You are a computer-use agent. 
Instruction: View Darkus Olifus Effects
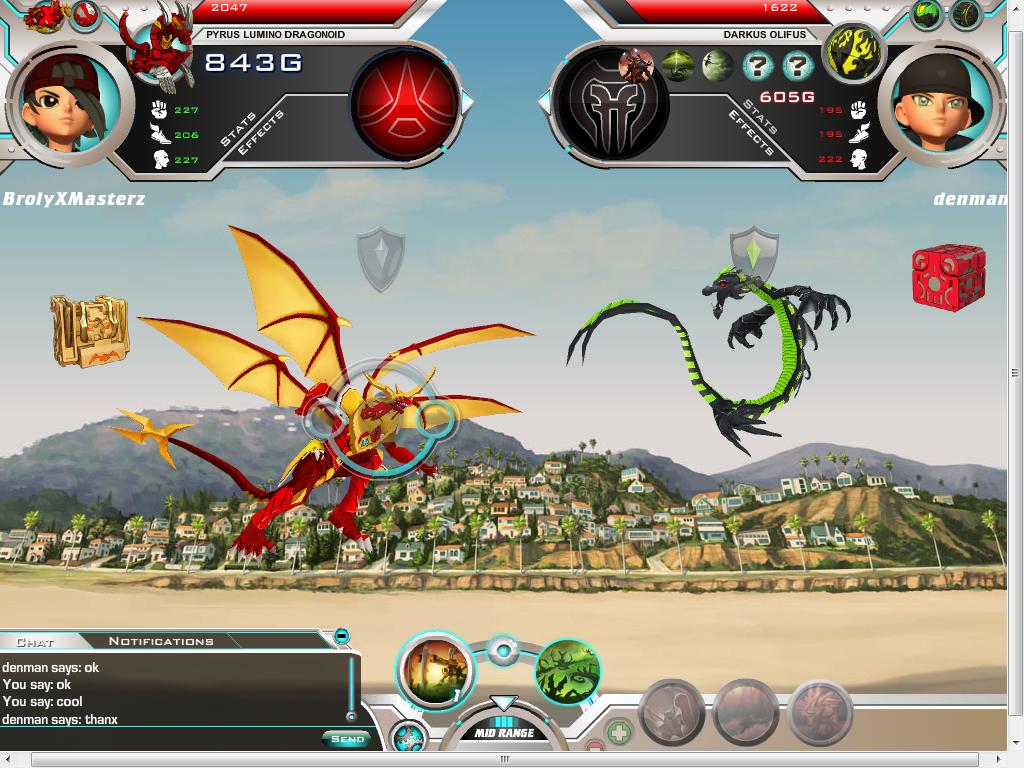pos(749,133)
